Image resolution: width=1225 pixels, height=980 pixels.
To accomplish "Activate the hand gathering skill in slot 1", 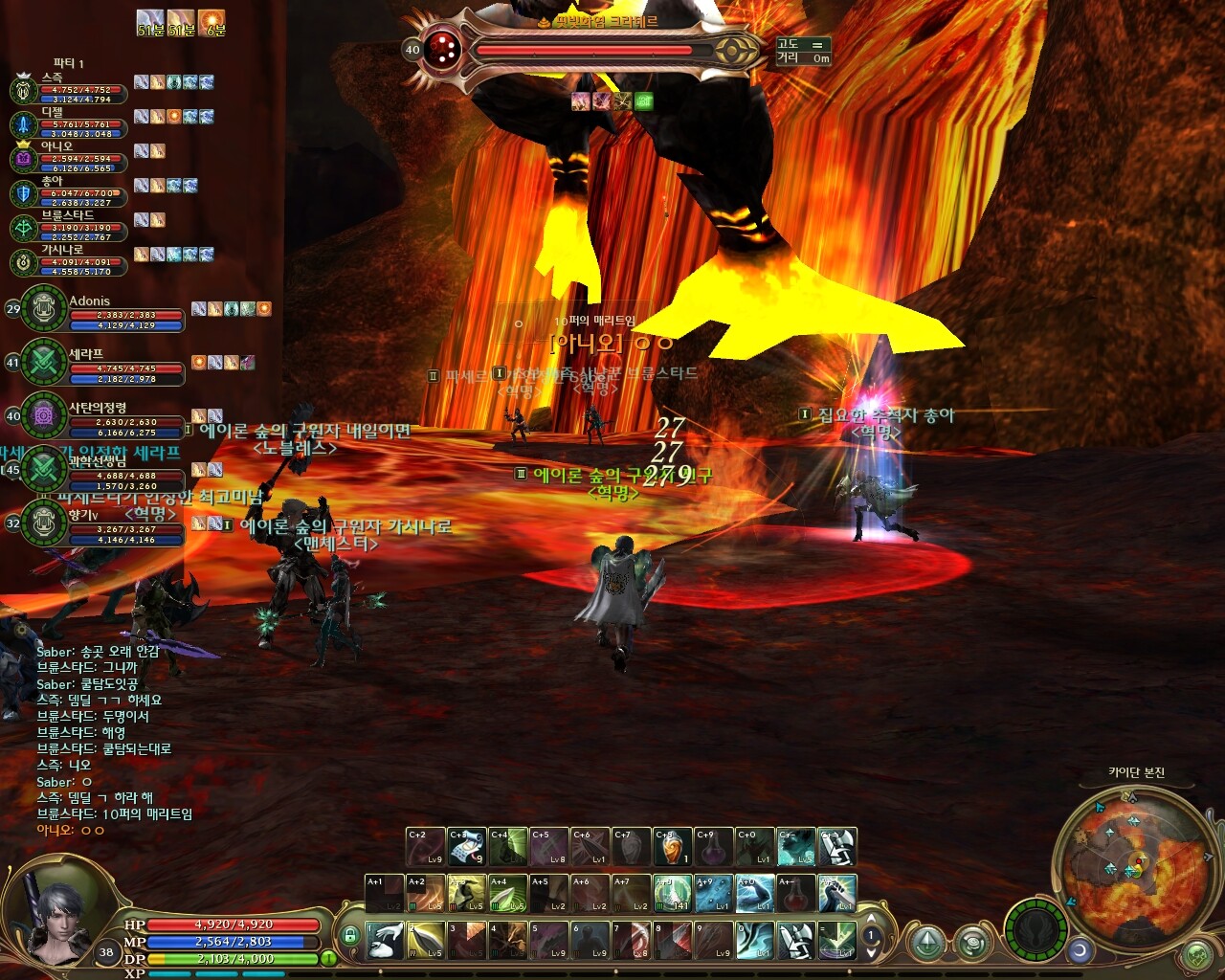I will [385, 941].
